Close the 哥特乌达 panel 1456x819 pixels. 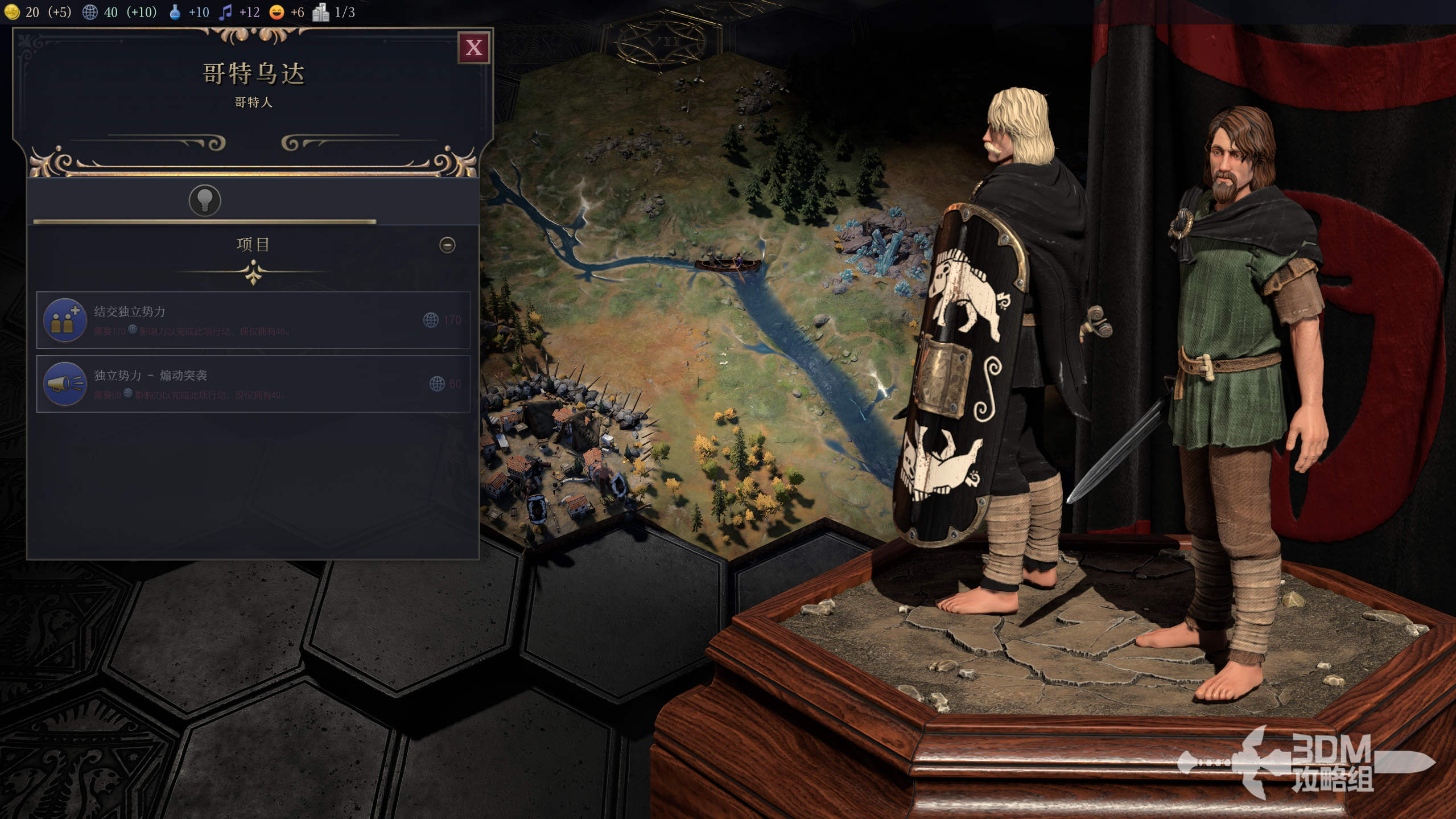473,48
